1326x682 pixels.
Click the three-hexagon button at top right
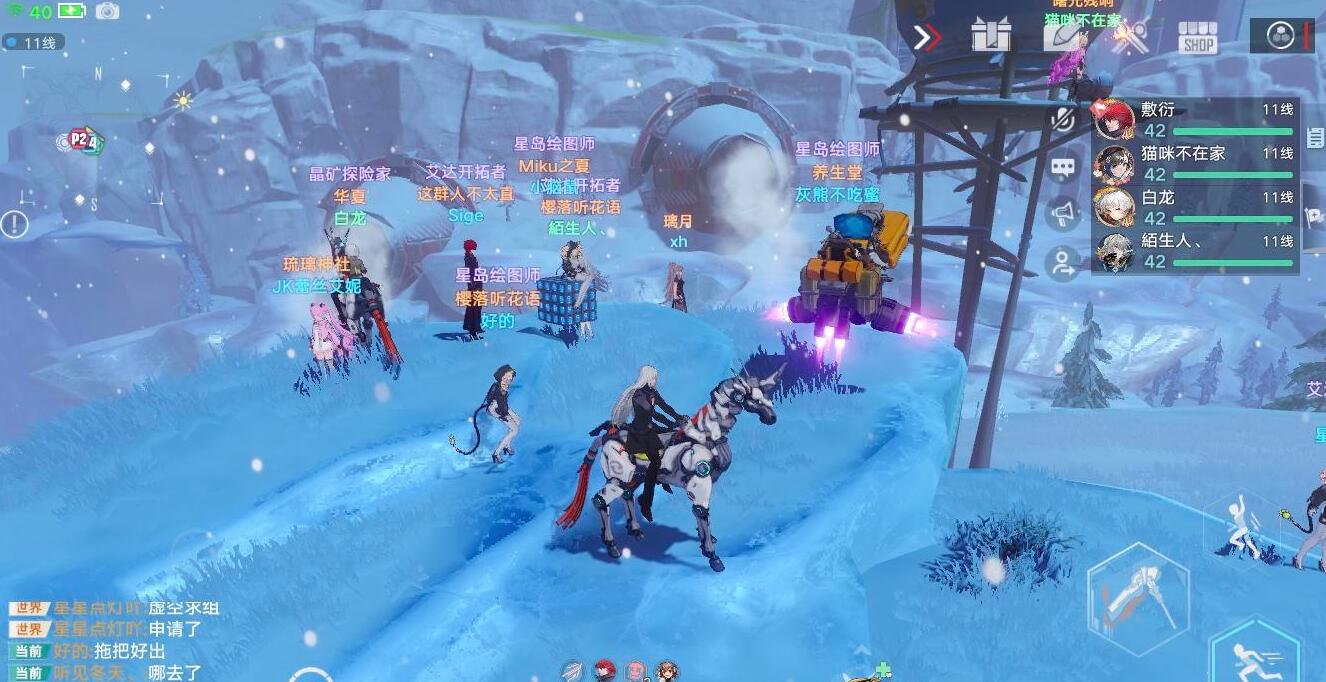(1279, 36)
